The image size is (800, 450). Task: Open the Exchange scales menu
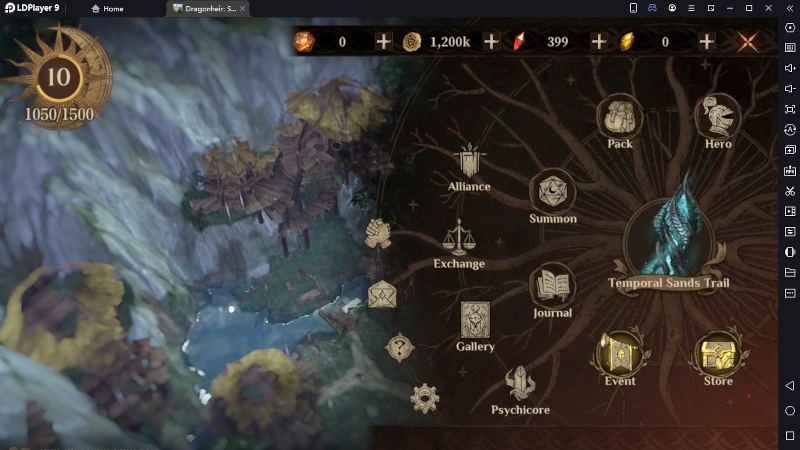tap(459, 240)
